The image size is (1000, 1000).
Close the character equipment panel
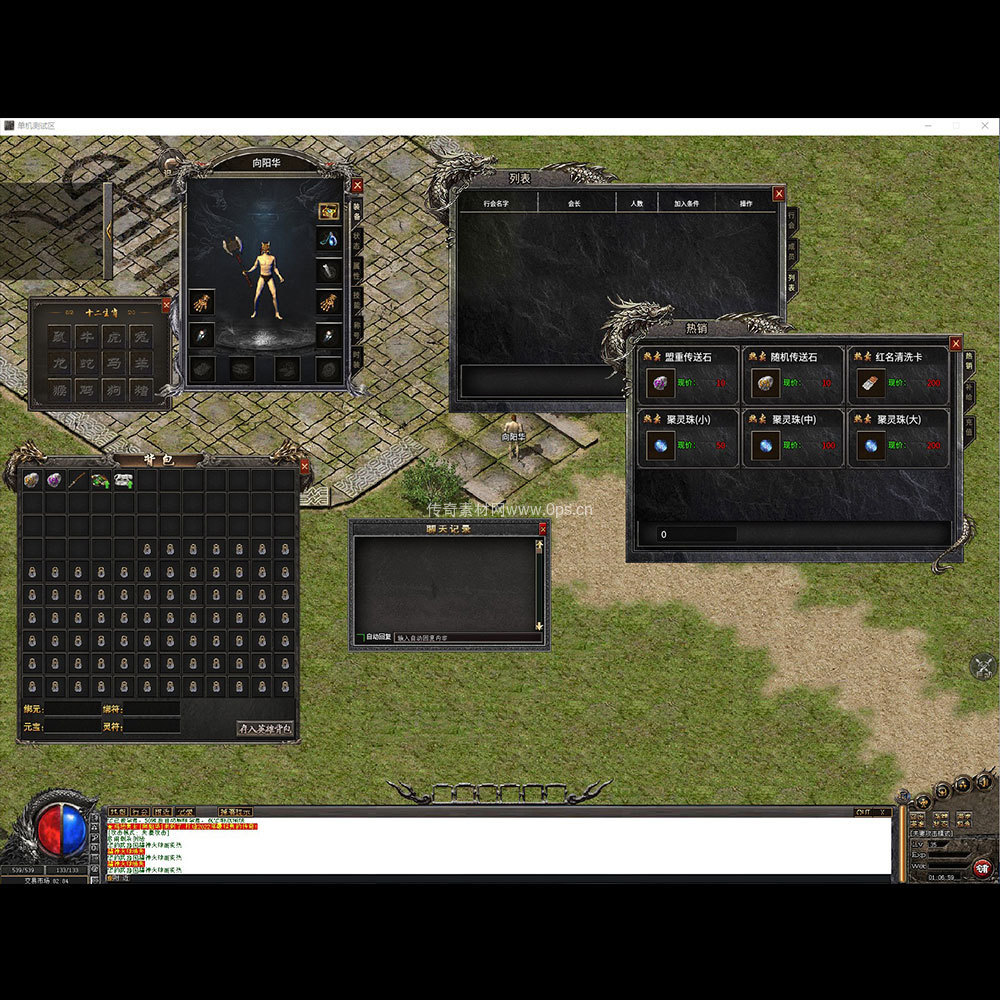[x=357, y=185]
